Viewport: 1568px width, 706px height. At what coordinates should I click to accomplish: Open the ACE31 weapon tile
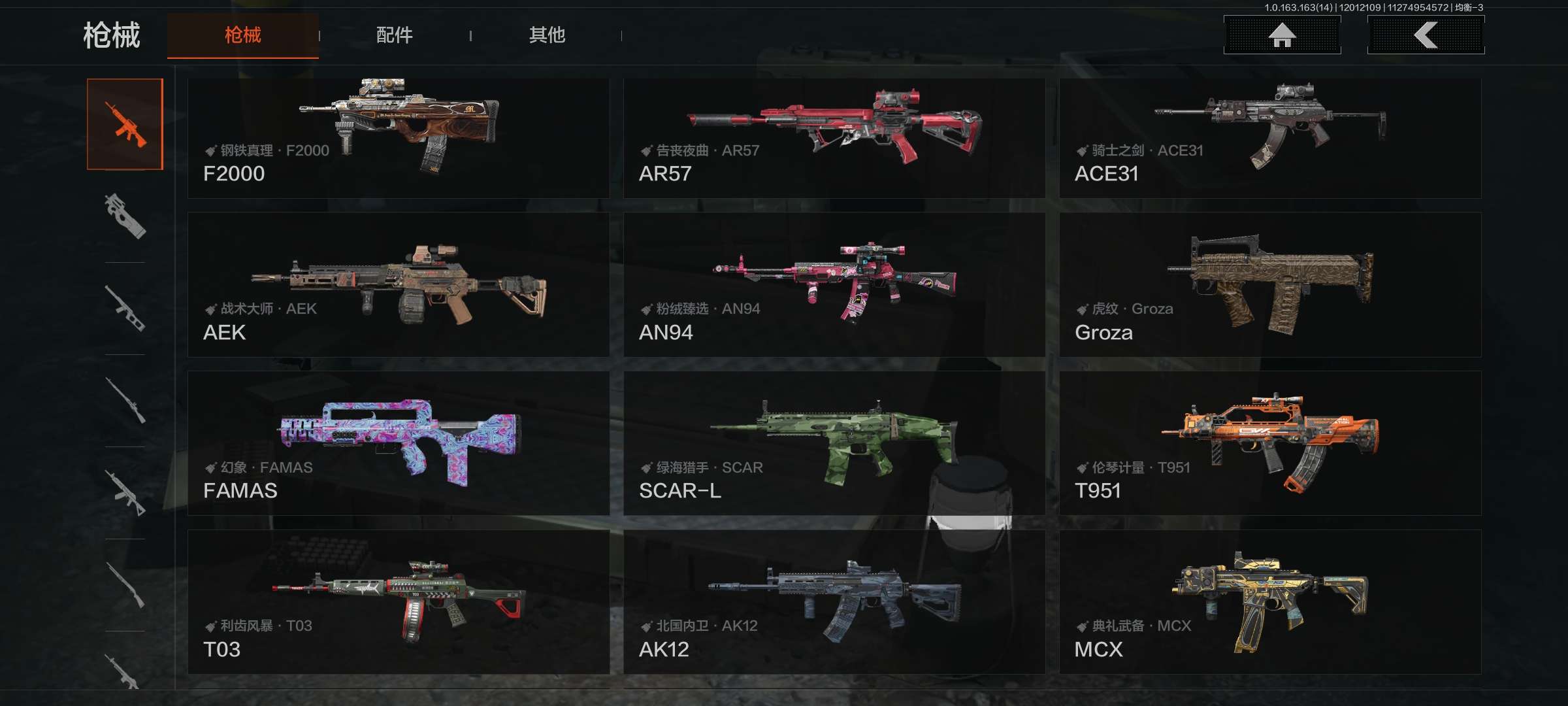pos(1269,138)
